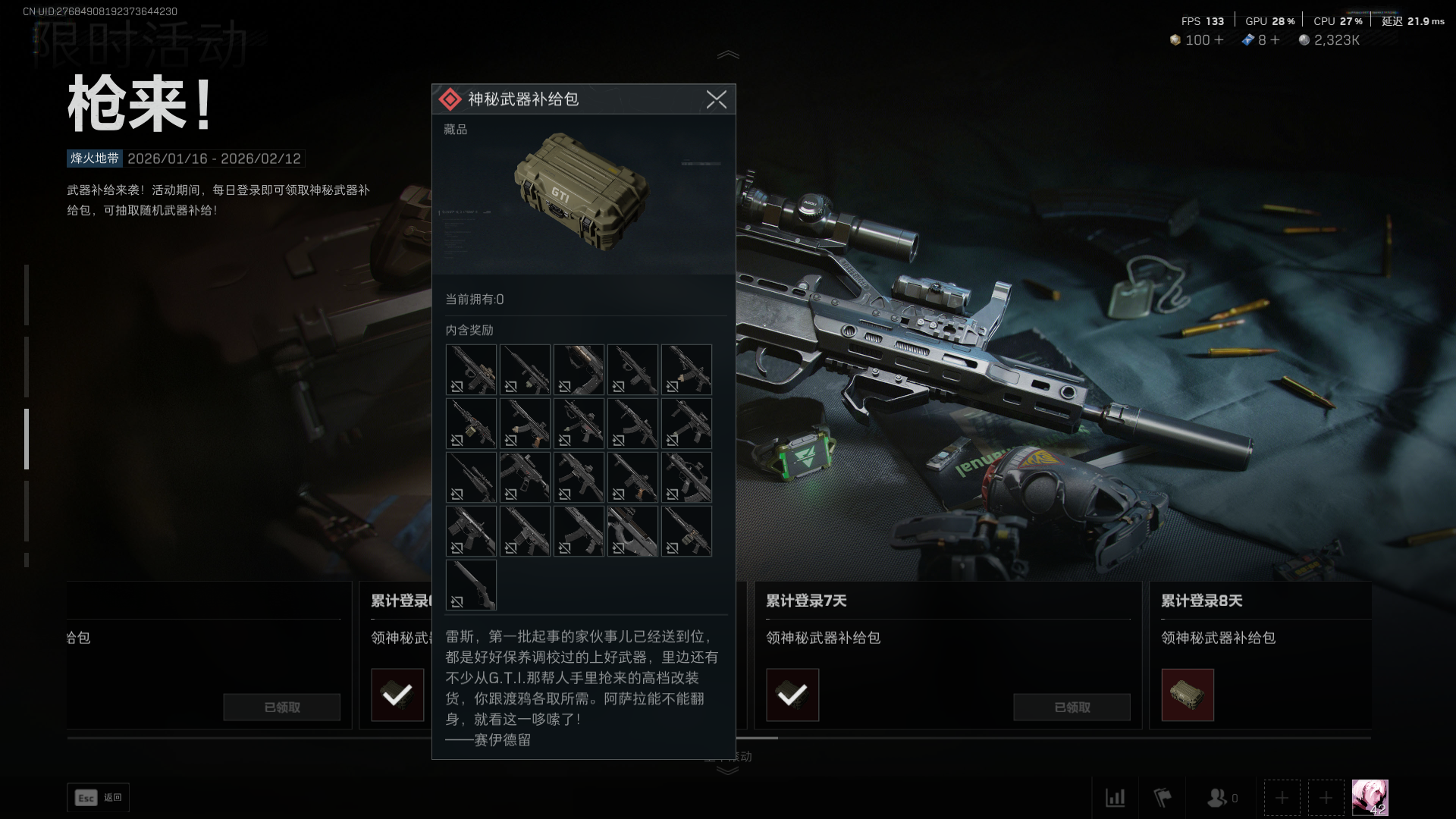Open the battle statistics chart icon

tap(1116, 798)
